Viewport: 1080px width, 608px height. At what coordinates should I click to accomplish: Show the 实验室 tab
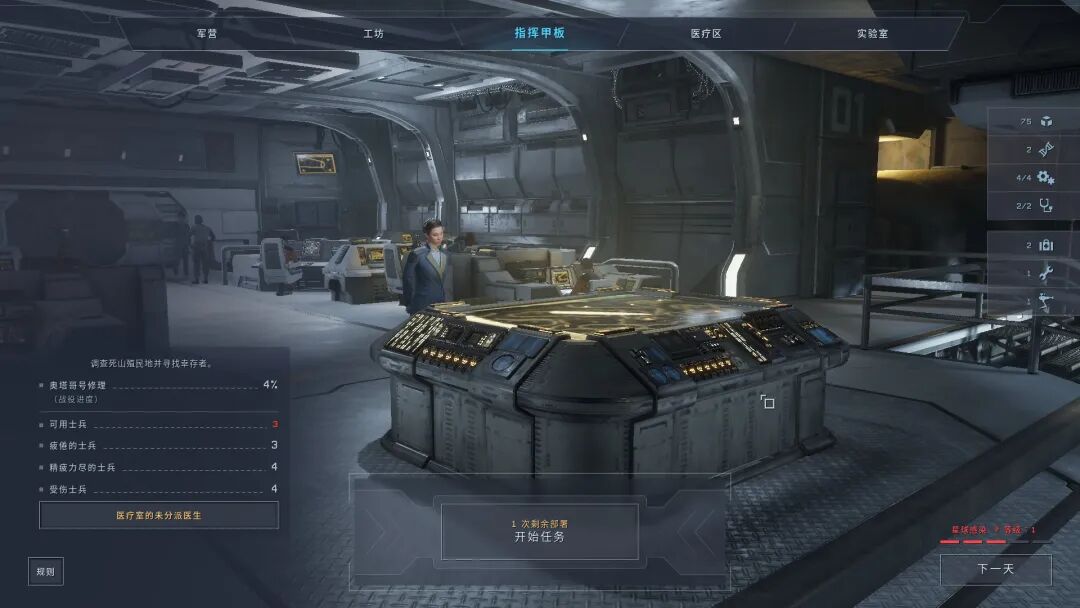tap(872, 33)
